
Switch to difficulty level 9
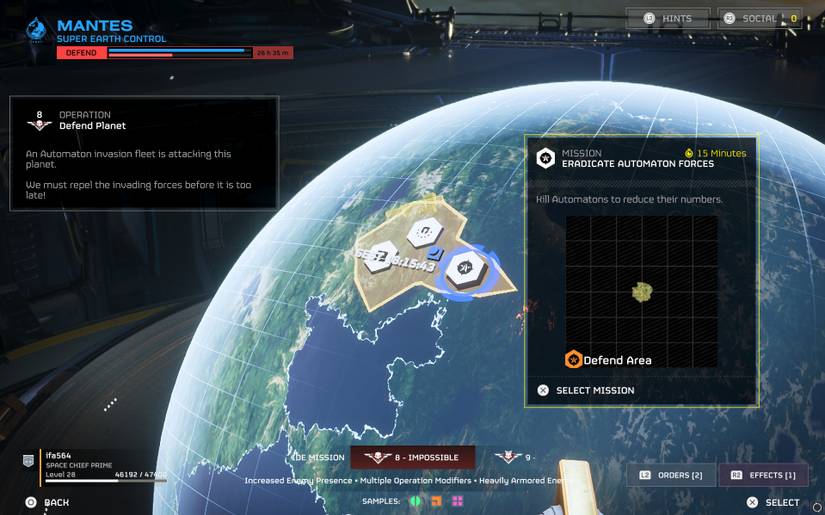[x=516, y=457]
